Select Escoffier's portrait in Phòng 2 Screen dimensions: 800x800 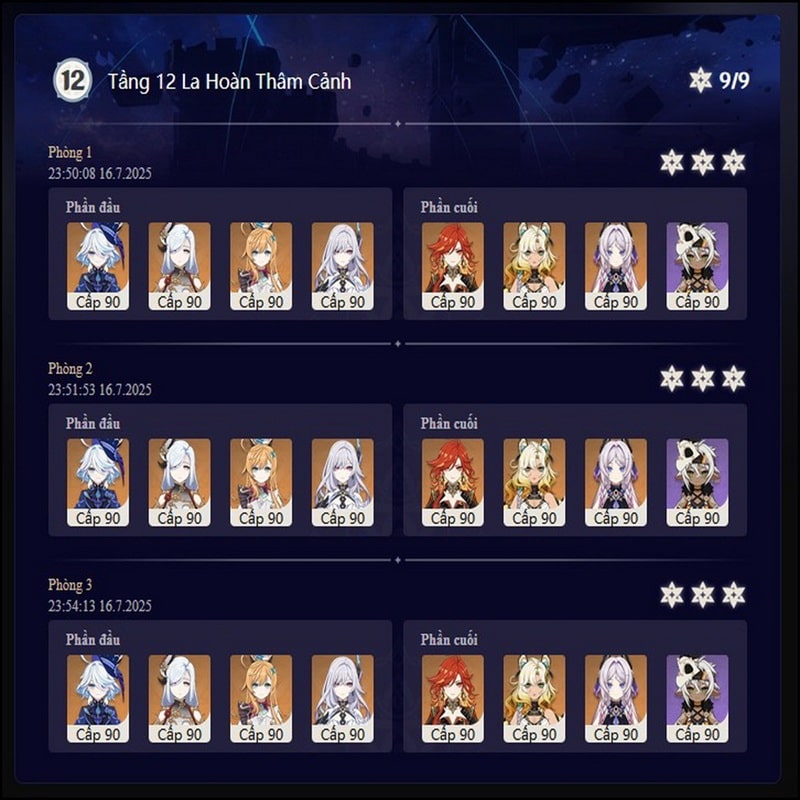click(x=261, y=473)
